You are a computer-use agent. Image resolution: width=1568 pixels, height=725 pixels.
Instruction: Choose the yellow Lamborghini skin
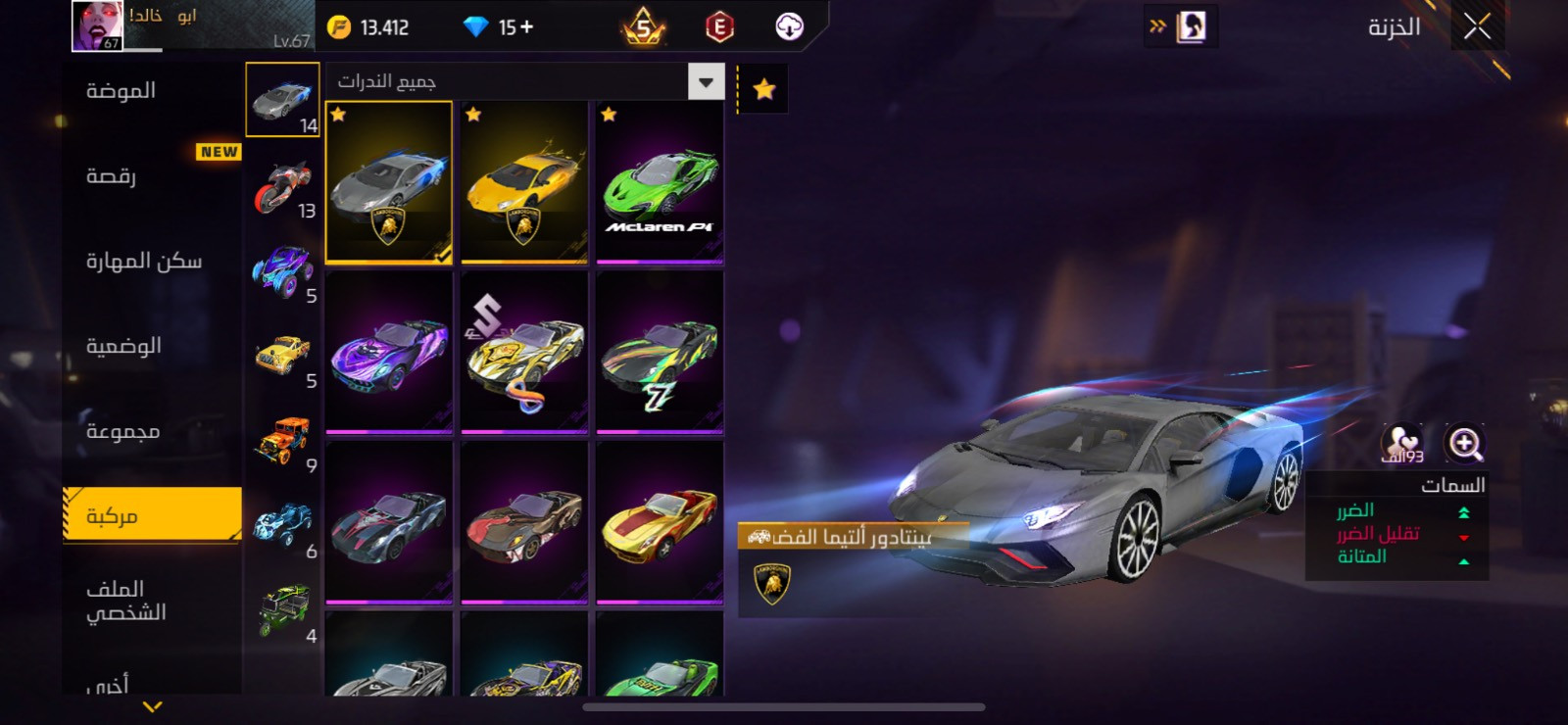pos(524,182)
